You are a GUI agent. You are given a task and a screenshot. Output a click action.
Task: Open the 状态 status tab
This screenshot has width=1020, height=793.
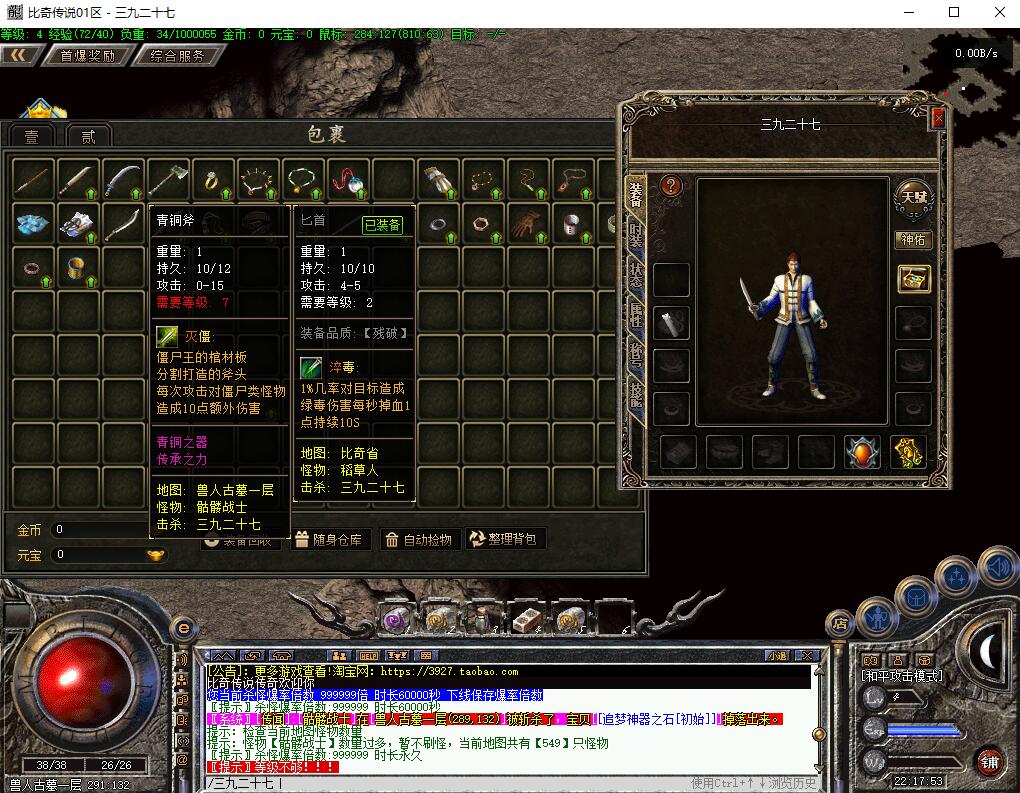[x=636, y=276]
